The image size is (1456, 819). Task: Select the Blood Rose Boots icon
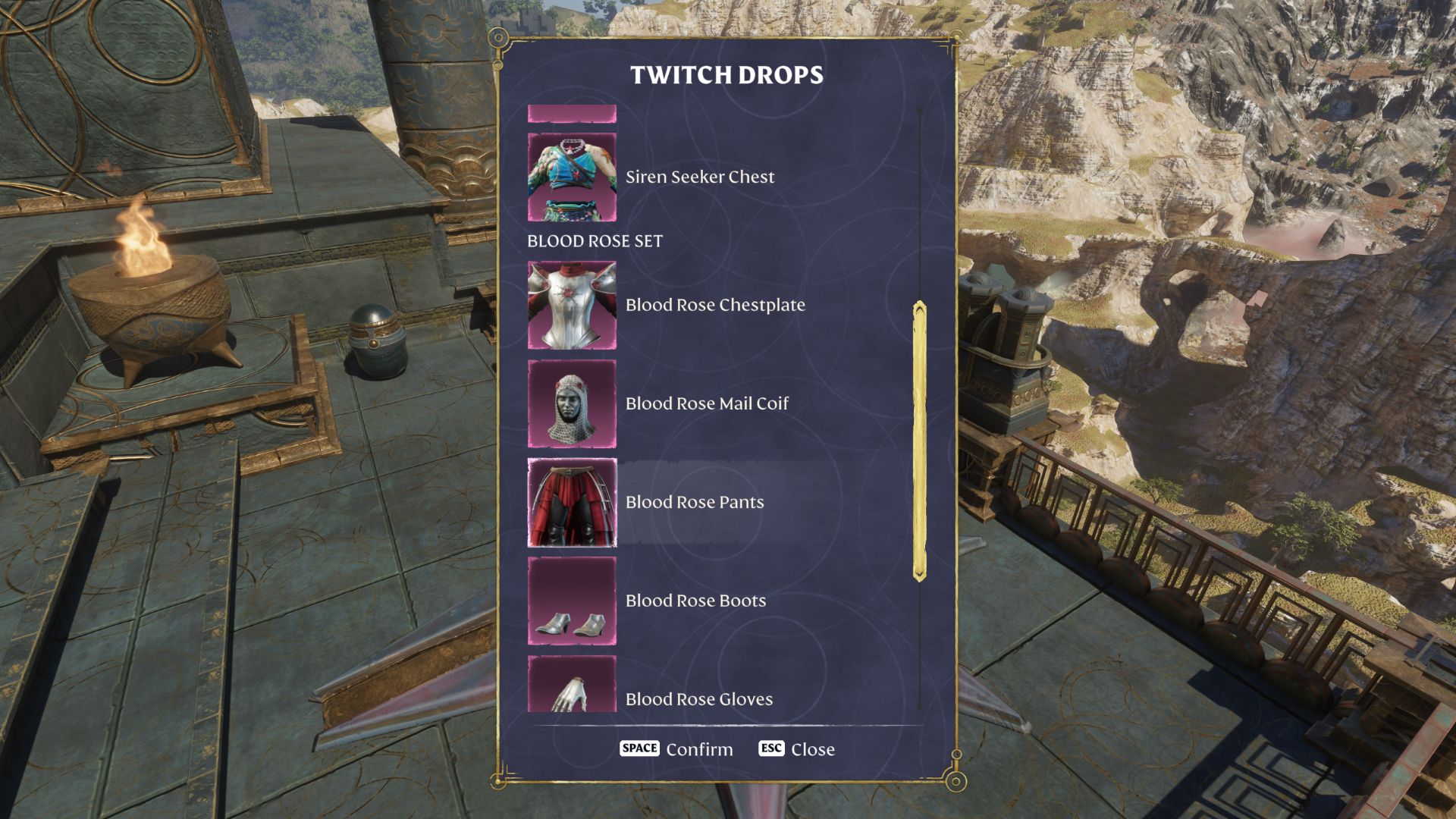[x=573, y=601]
